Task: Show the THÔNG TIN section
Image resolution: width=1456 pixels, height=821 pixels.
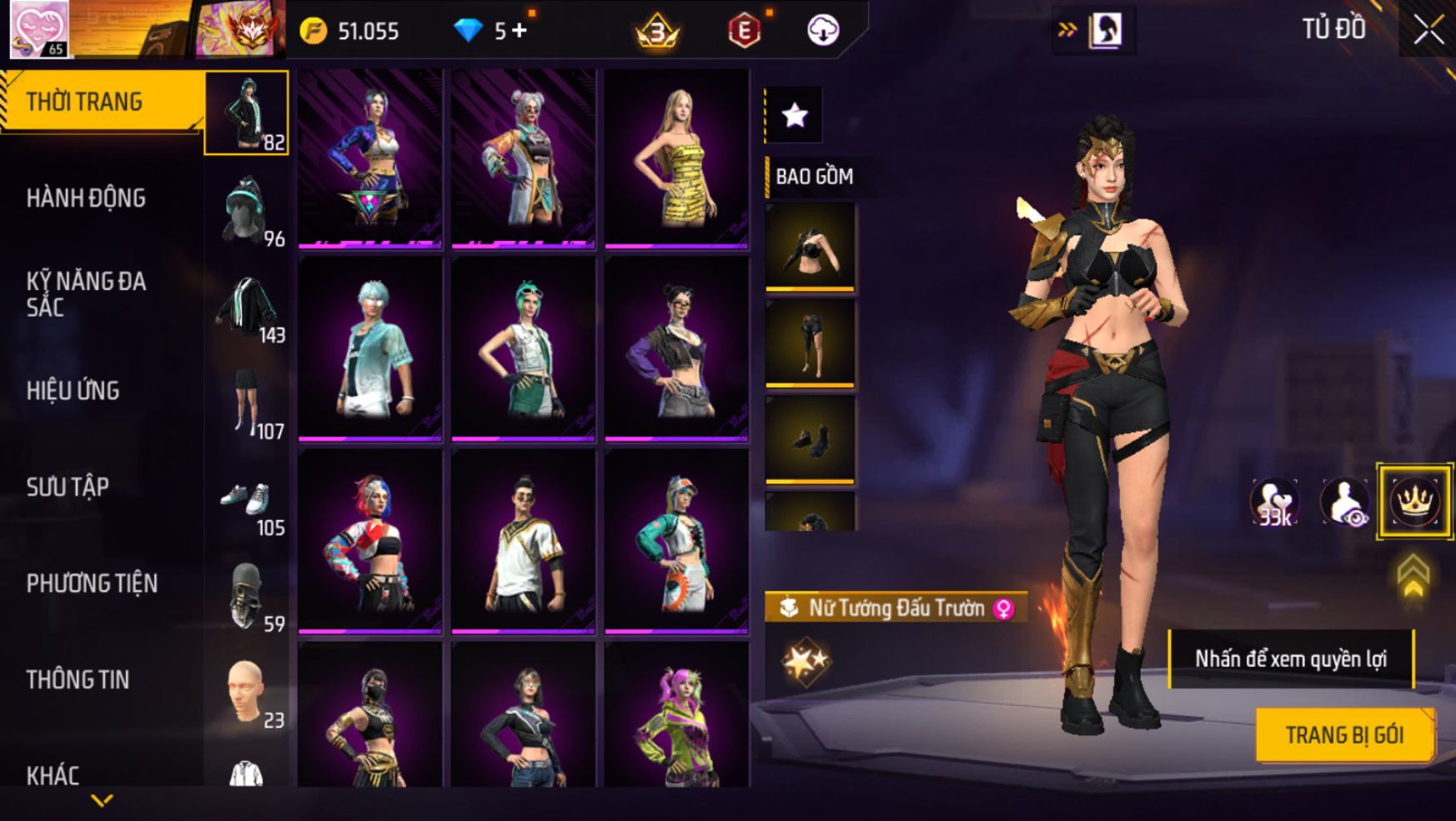Action: 78,680
